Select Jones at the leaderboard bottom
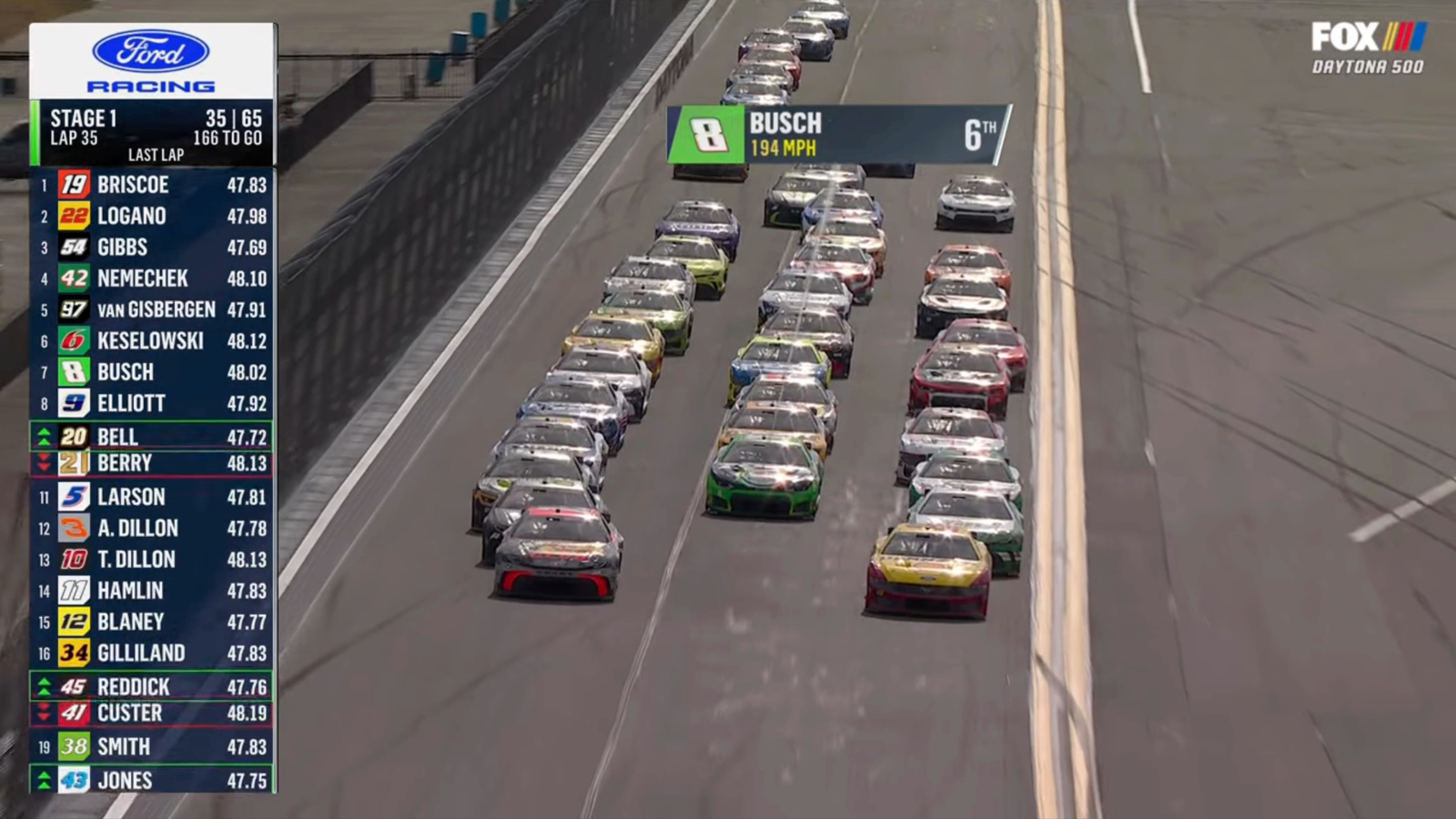 [153, 781]
